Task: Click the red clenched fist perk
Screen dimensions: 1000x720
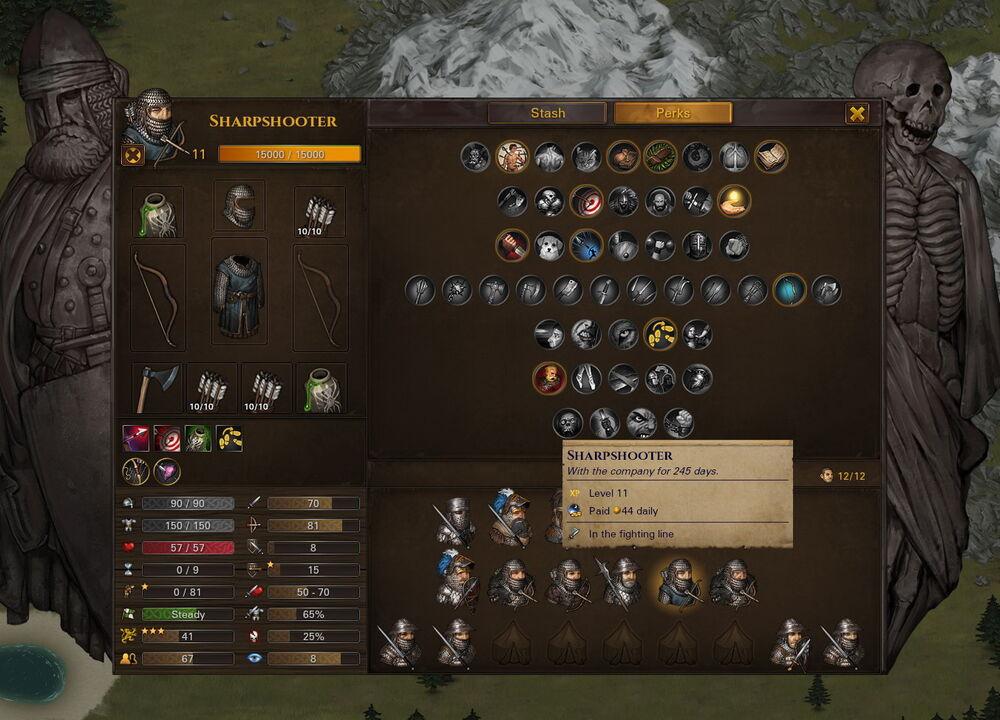Action: (x=513, y=245)
